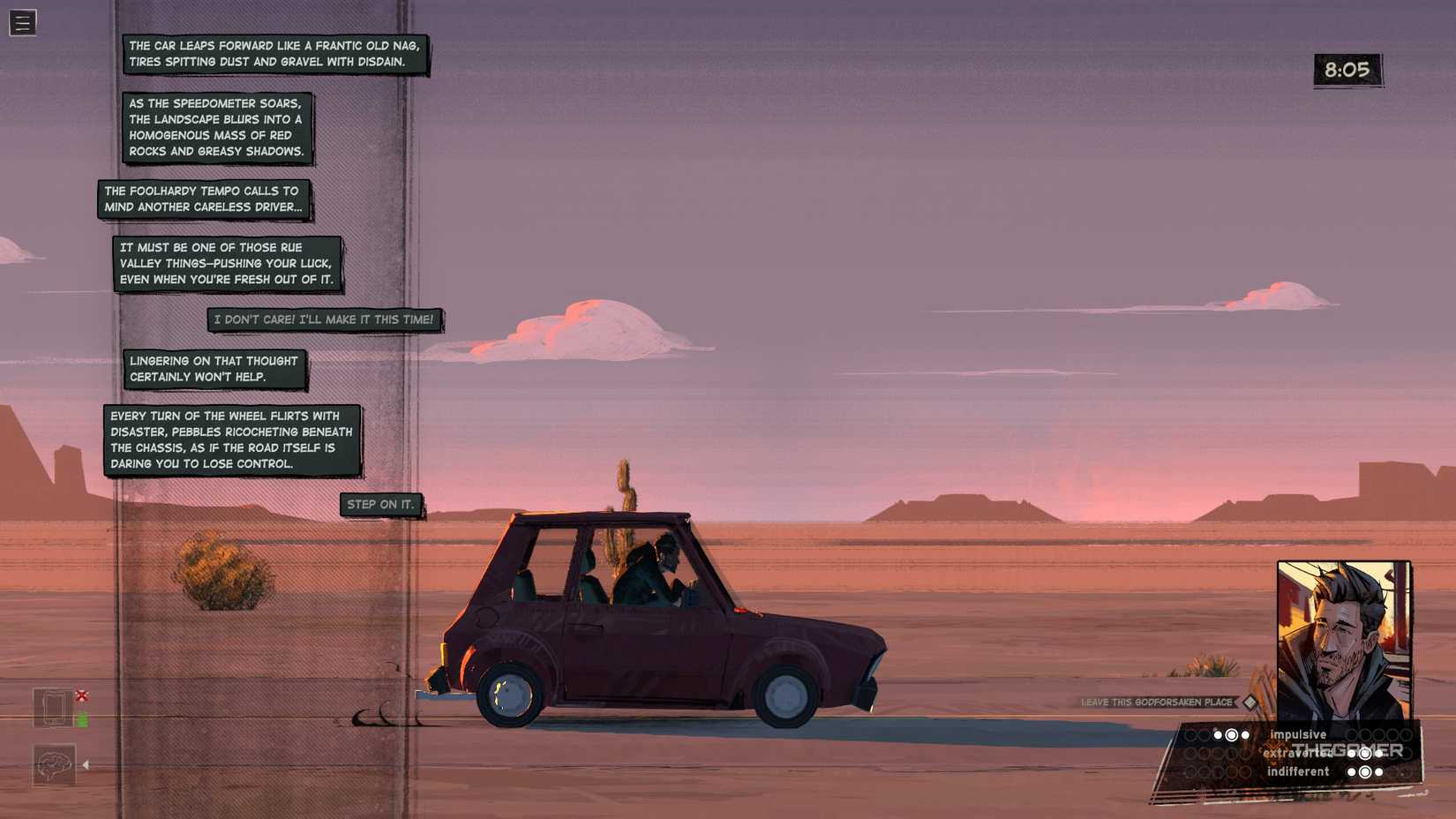
Task: Choose the 'STEP ON IT.' dialogue option
Action: pyautogui.click(x=381, y=504)
